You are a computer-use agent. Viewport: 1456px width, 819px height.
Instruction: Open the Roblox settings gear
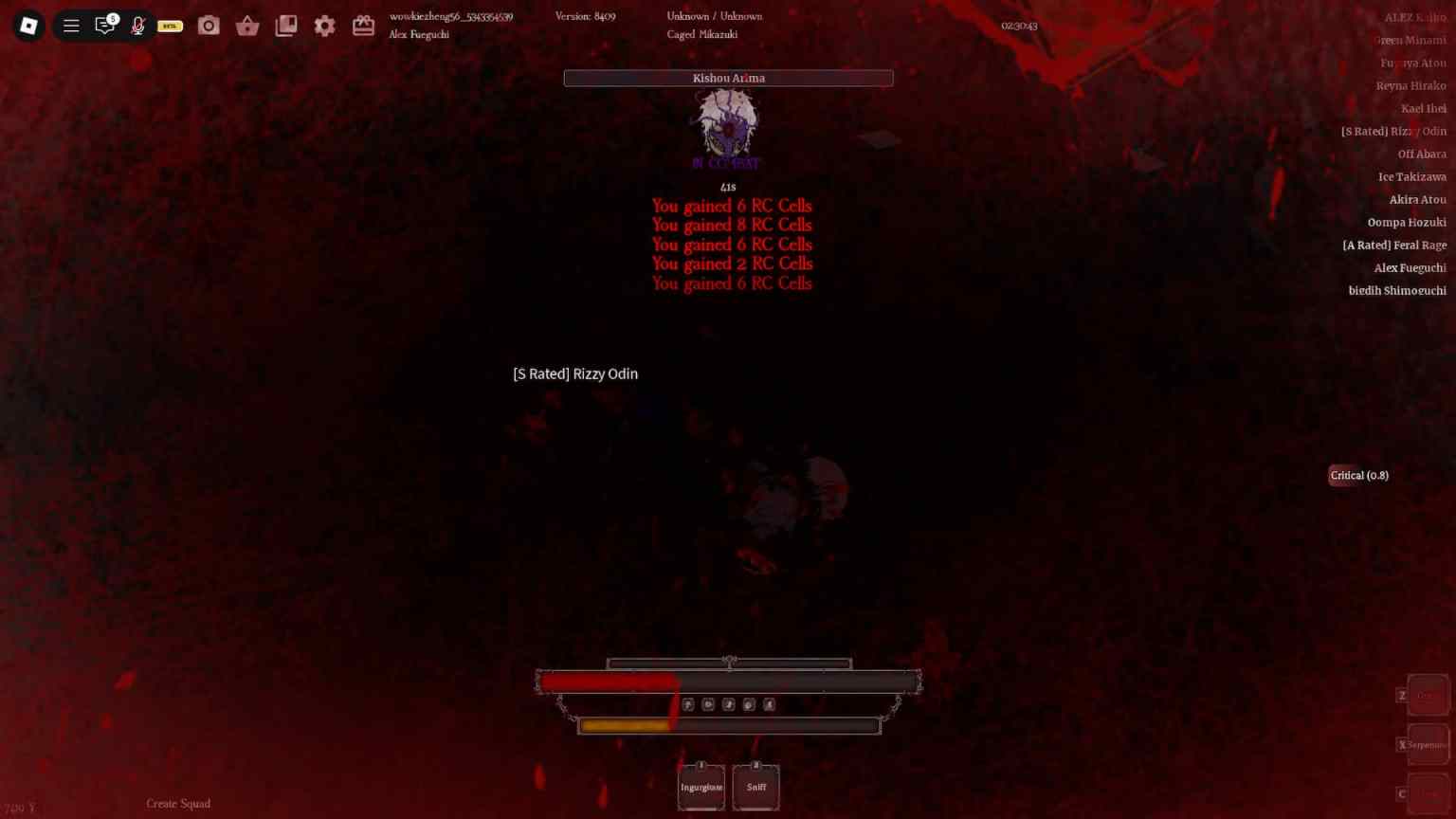(x=324, y=26)
